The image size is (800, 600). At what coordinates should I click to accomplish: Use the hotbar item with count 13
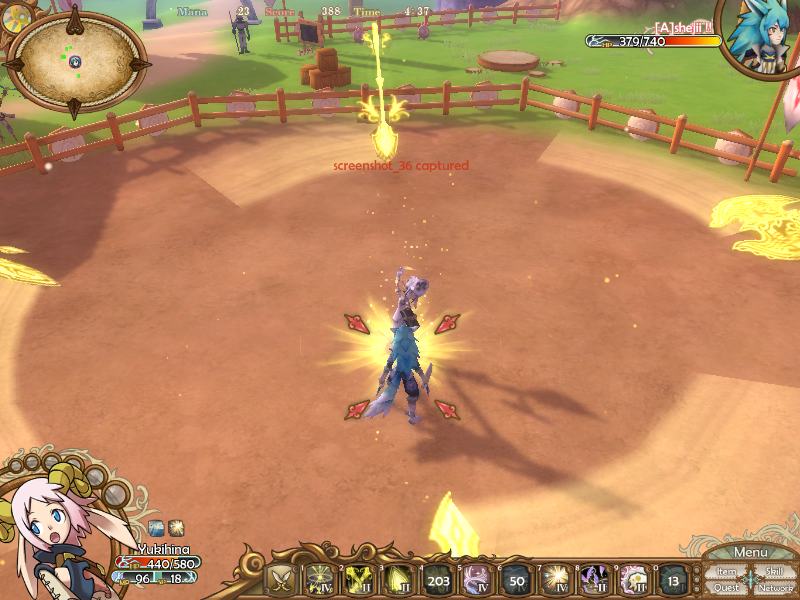[x=672, y=580]
